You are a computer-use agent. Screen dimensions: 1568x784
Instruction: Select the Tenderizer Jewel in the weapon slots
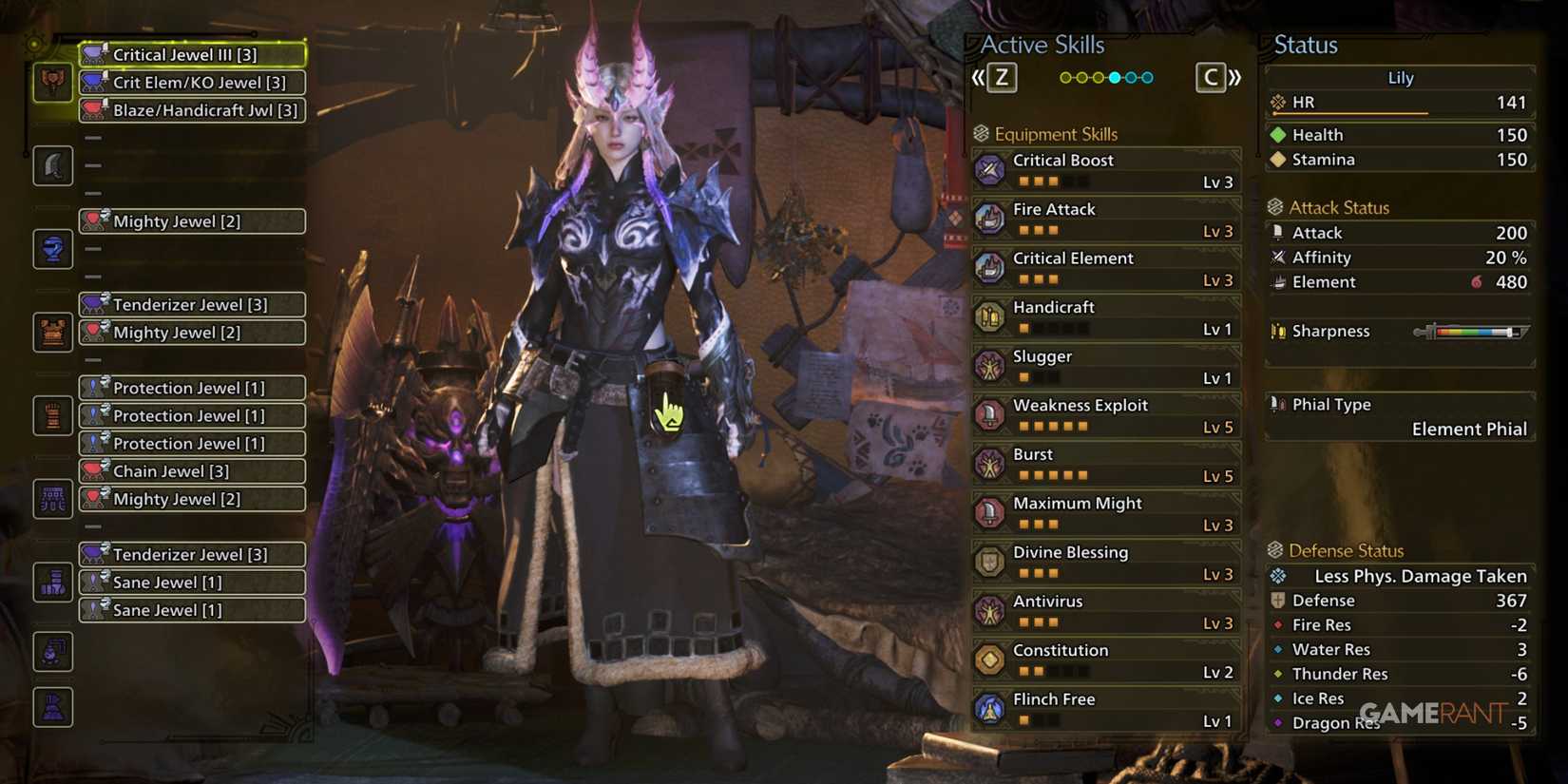coord(191,304)
